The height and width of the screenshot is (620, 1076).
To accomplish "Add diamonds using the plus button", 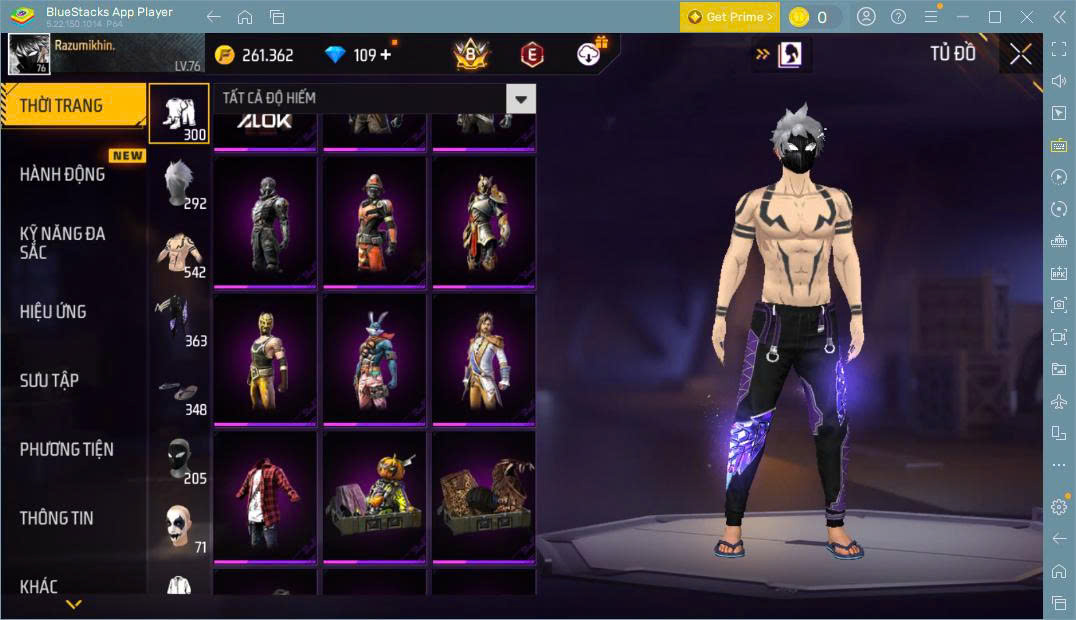I will pyautogui.click(x=386, y=54).
